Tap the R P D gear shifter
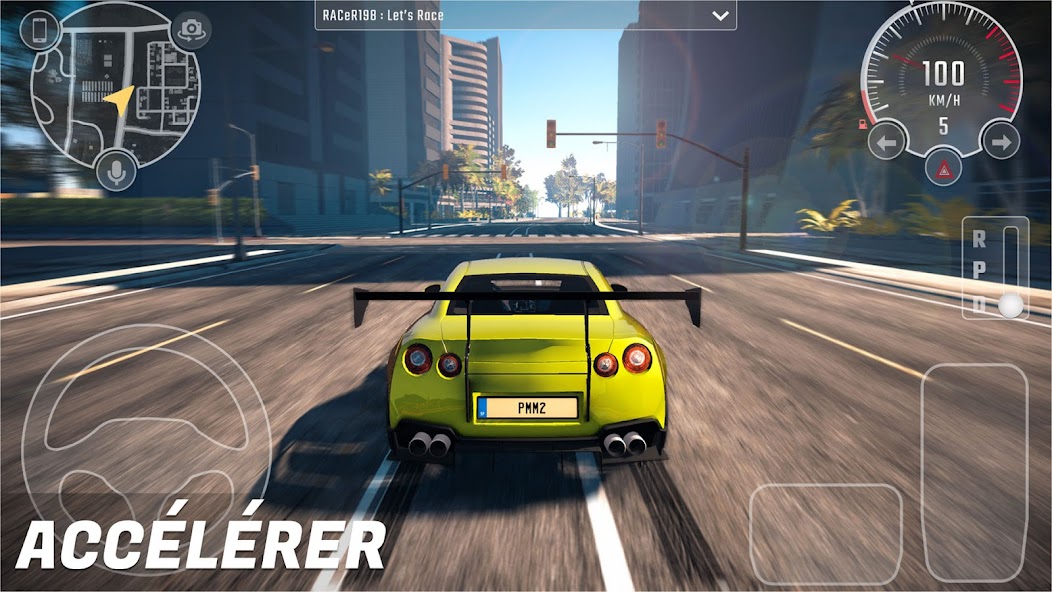The height and width of the screenshot is (592, 1052). (995, 268)
